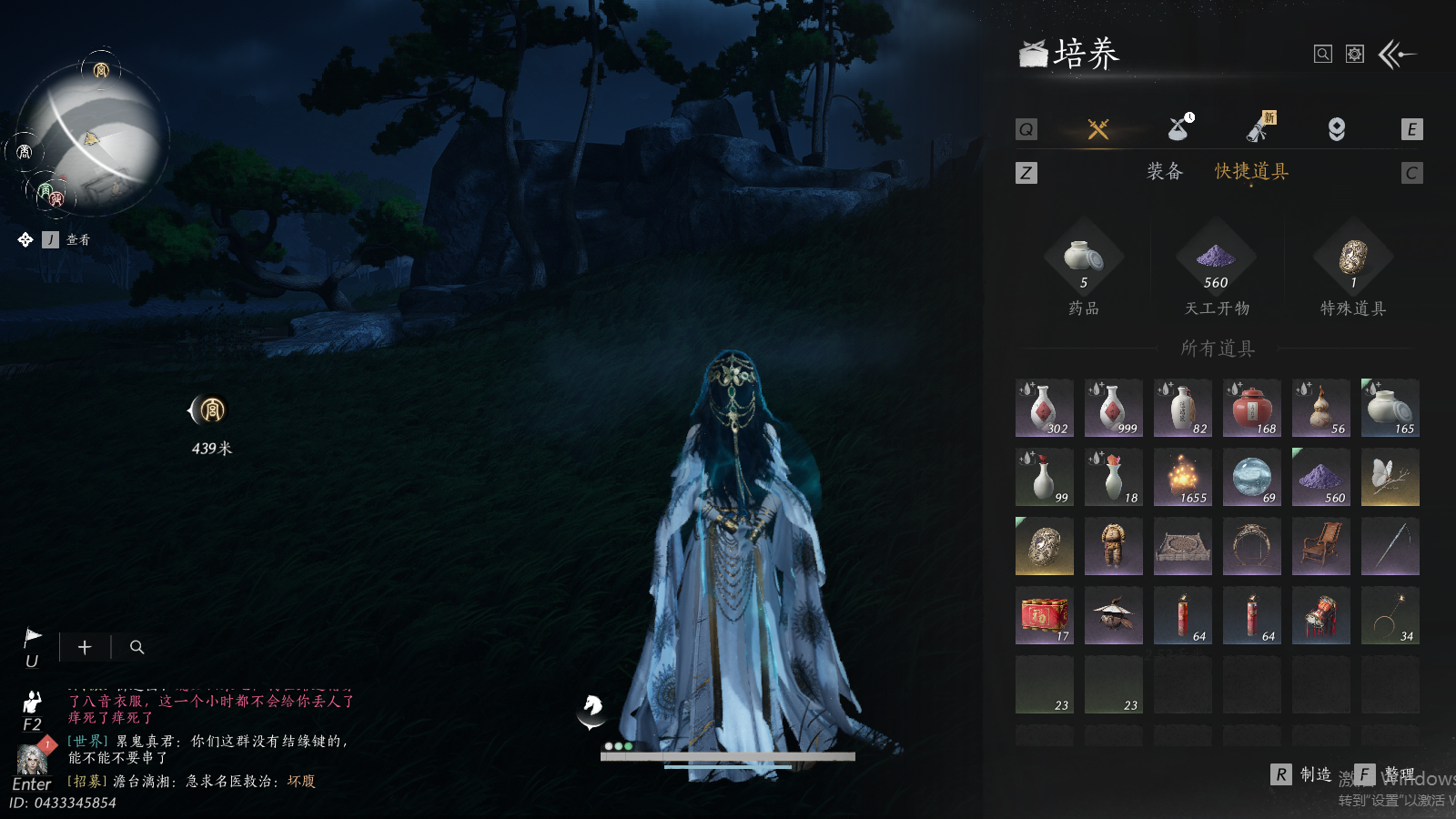1456x819 pixels.
Task: Select the 天工开物 purple powder quick slot
Action: click(x=1216, y=258)
